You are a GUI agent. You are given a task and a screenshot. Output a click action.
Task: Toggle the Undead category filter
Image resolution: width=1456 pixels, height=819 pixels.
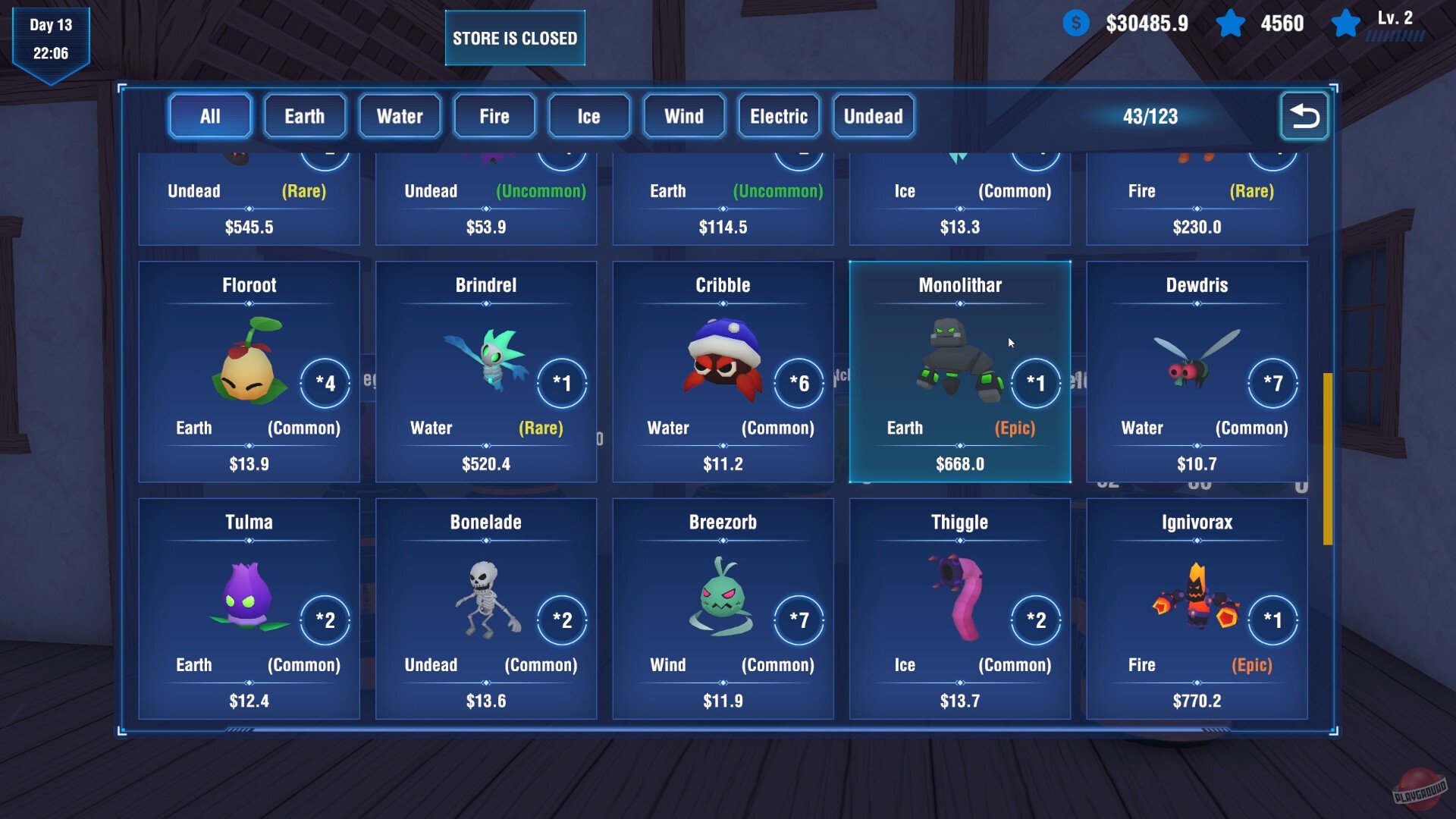coord(874,116)
